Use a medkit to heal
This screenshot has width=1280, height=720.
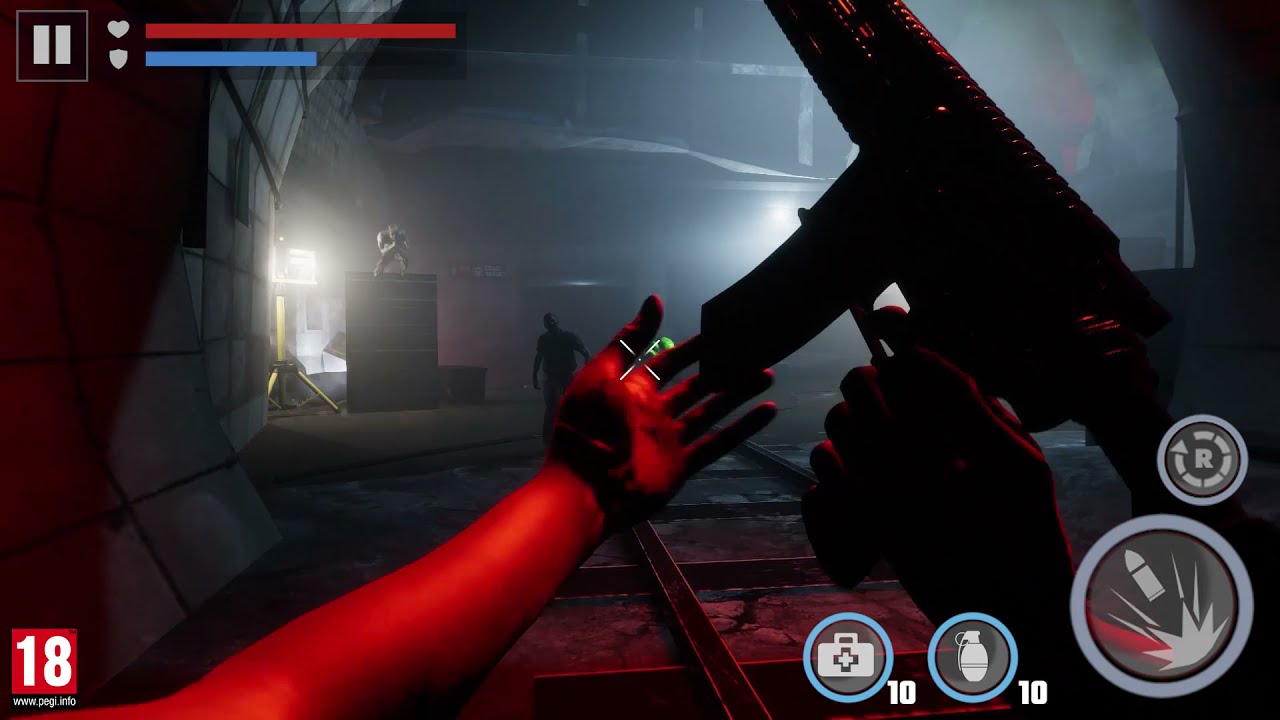coord(847,657)
